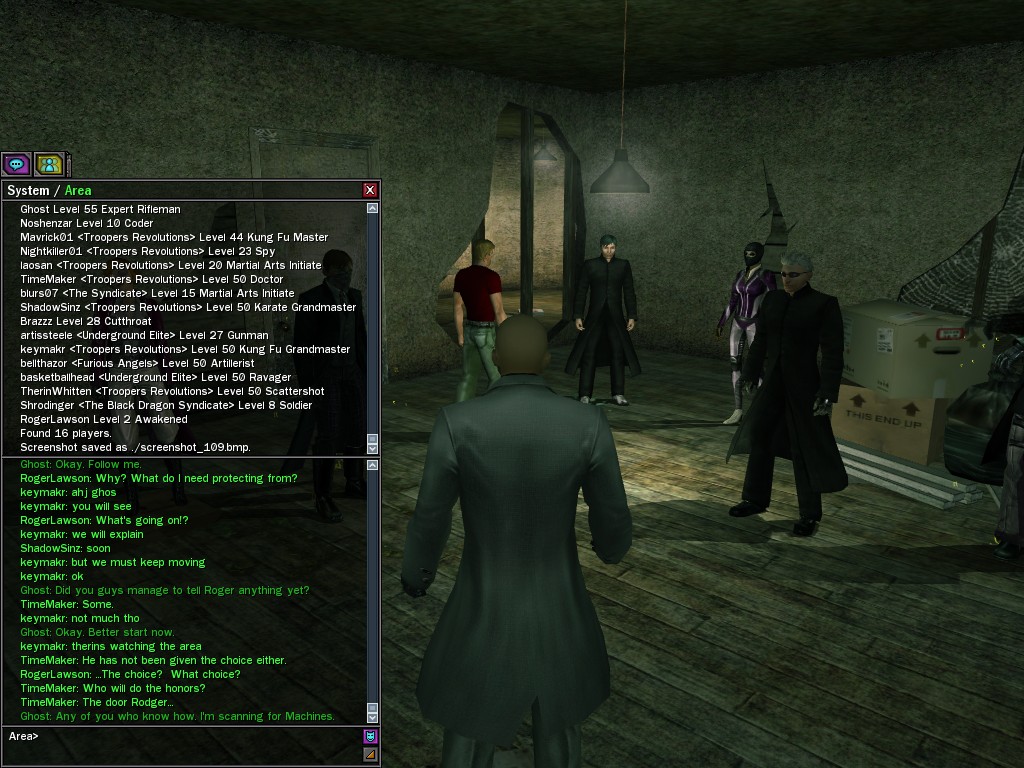Select TimeMaker's Level 50 Doctor player row
1024x768 pixels.
point(151,279)
